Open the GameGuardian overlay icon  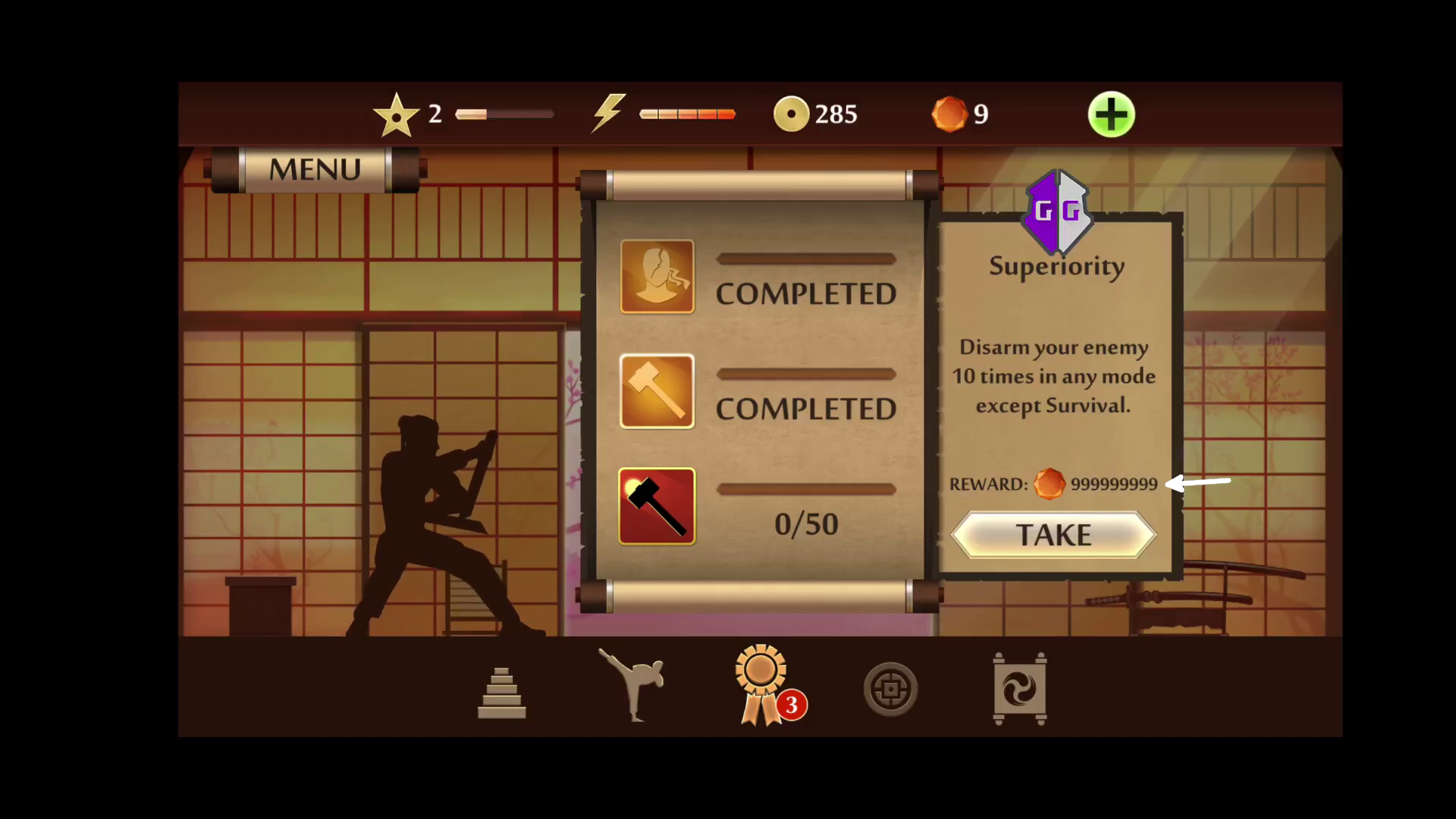tap(1057, 212)
